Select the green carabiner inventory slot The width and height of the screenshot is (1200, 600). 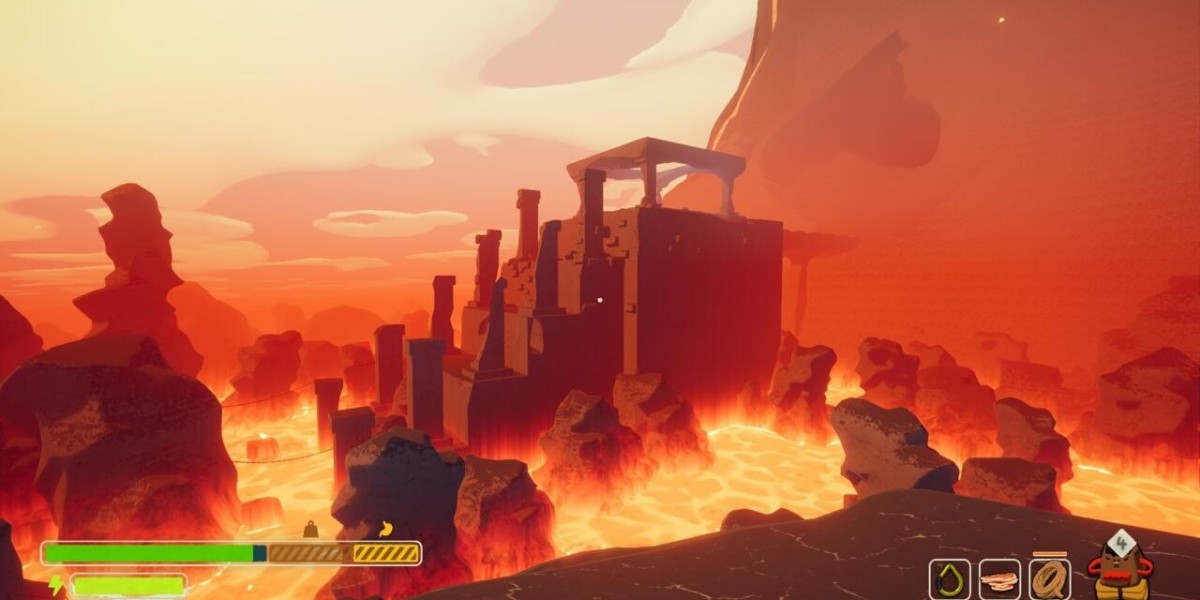(949, 579)
